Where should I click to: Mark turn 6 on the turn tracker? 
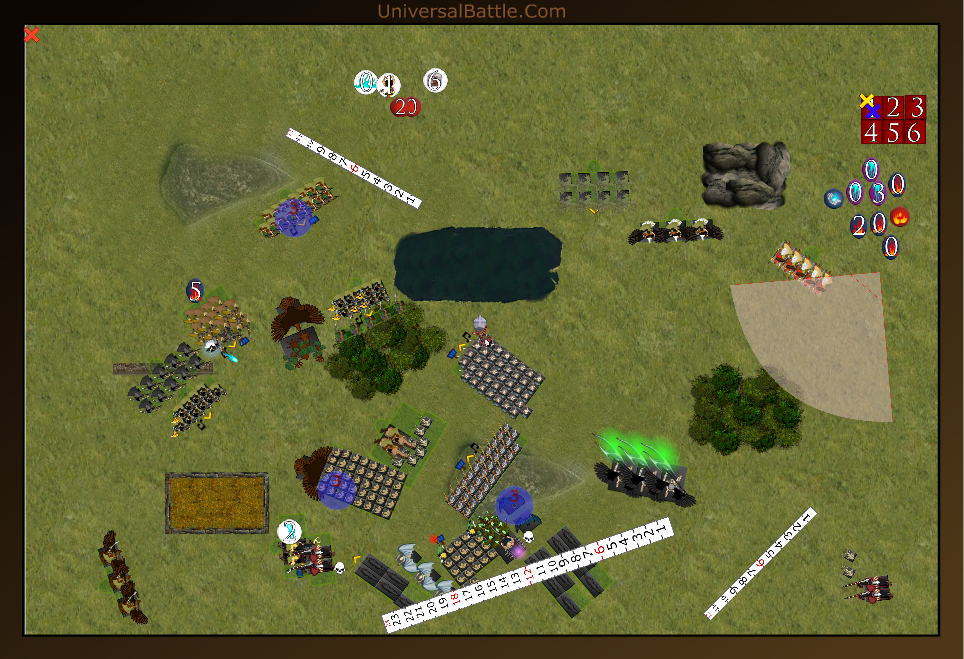tap(915, 132)
